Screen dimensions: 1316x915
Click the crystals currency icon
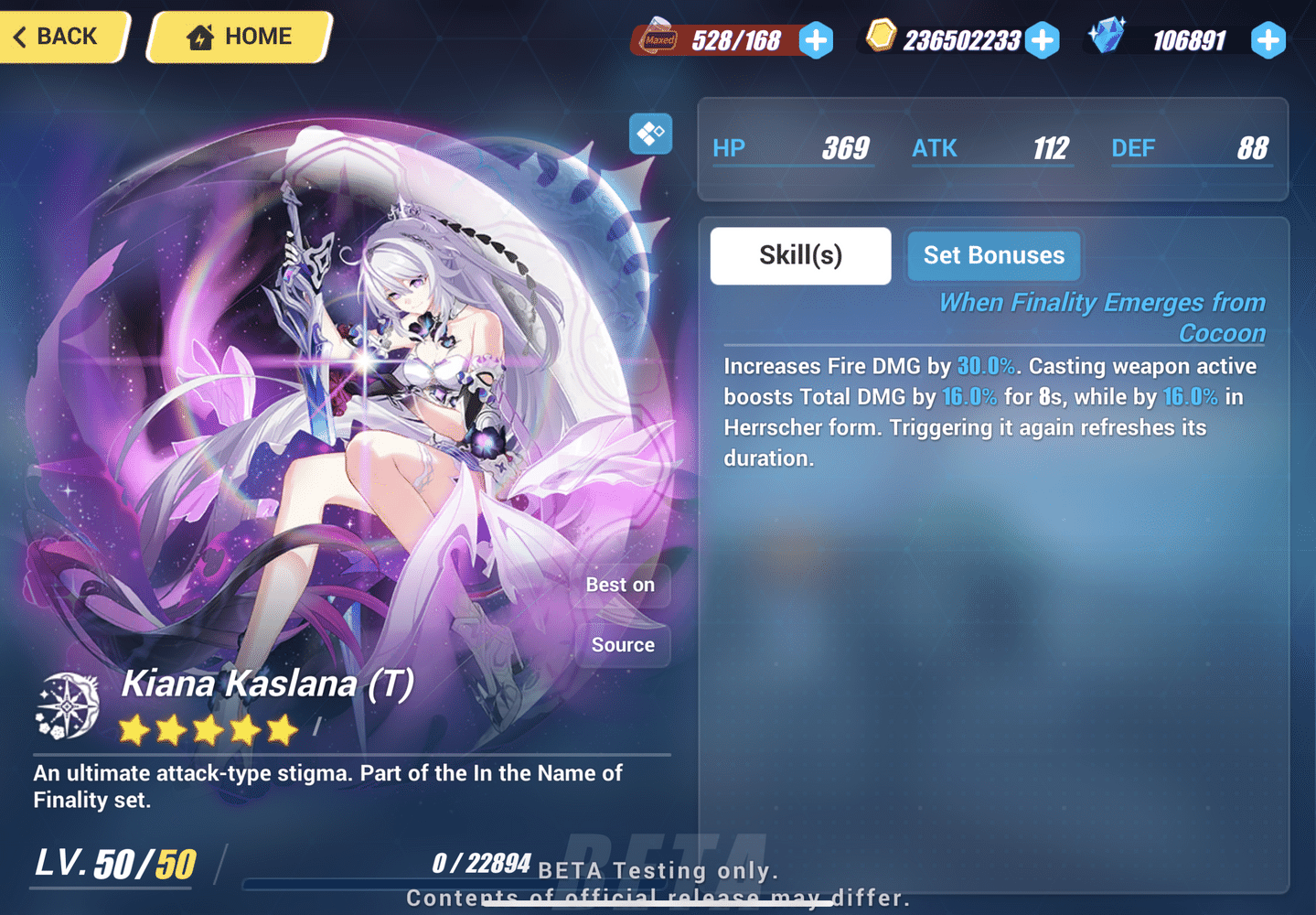1107,35
